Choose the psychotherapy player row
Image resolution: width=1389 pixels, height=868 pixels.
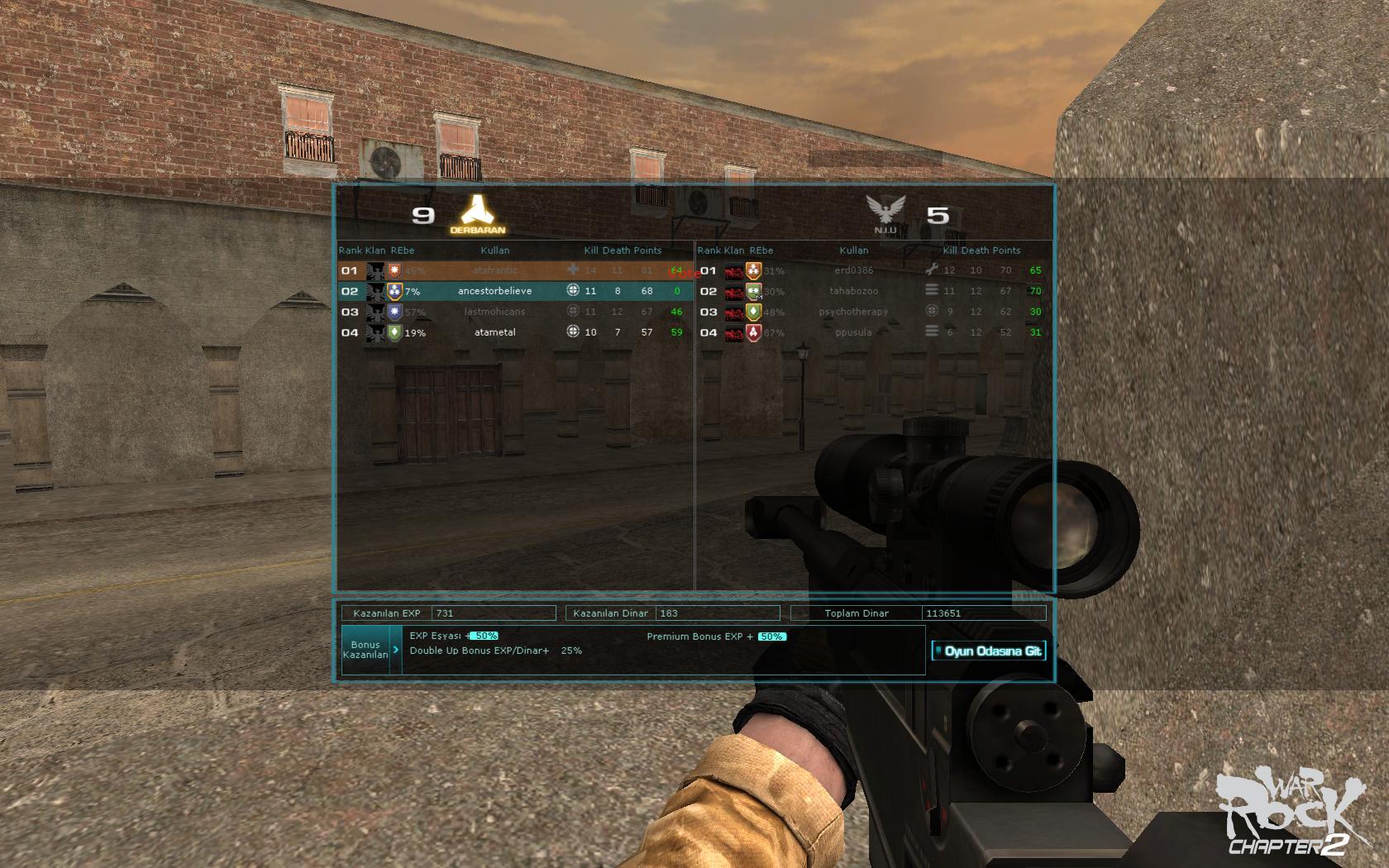853,312
